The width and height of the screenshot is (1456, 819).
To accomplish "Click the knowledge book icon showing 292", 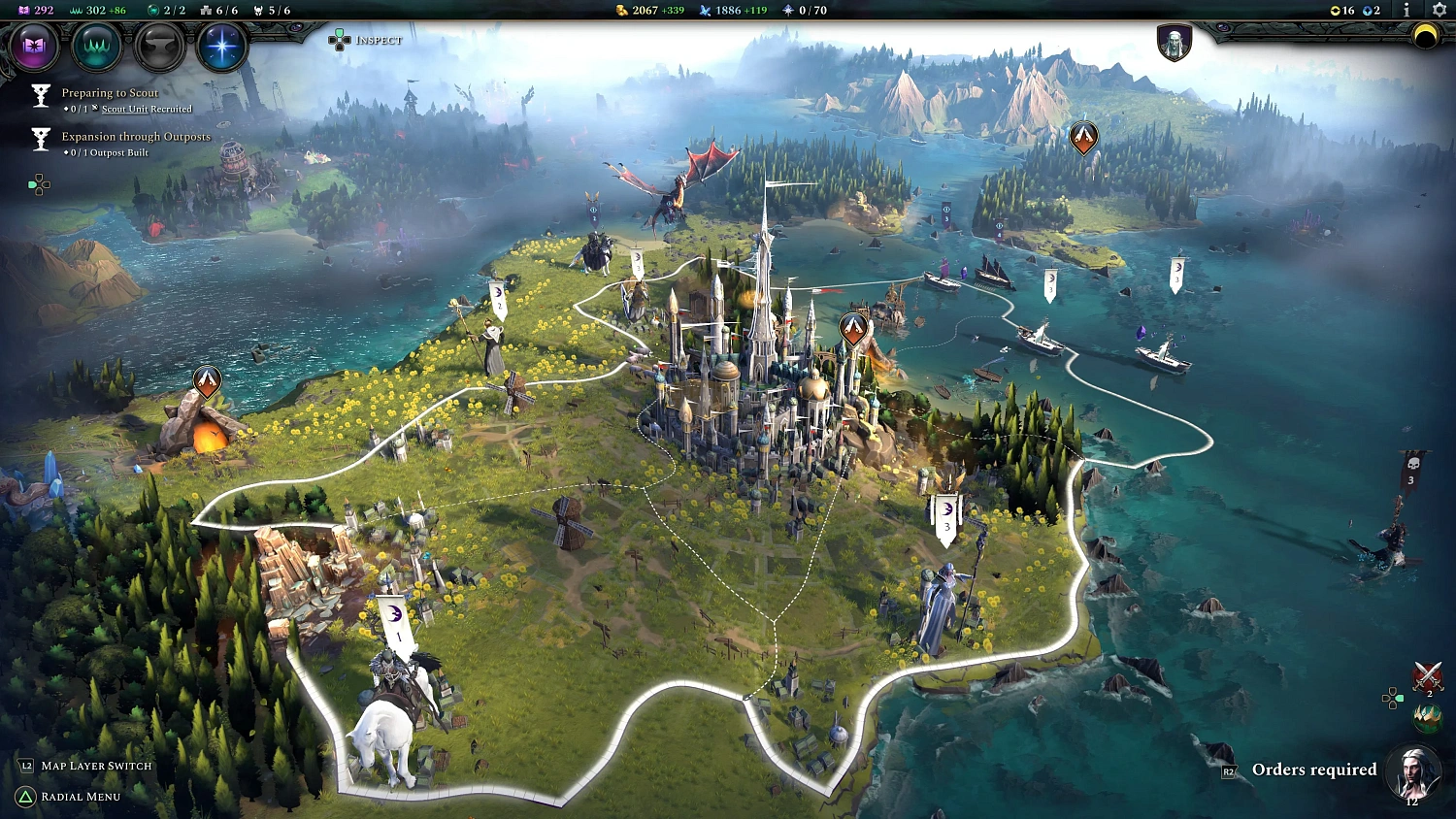I will click(24, 11).
